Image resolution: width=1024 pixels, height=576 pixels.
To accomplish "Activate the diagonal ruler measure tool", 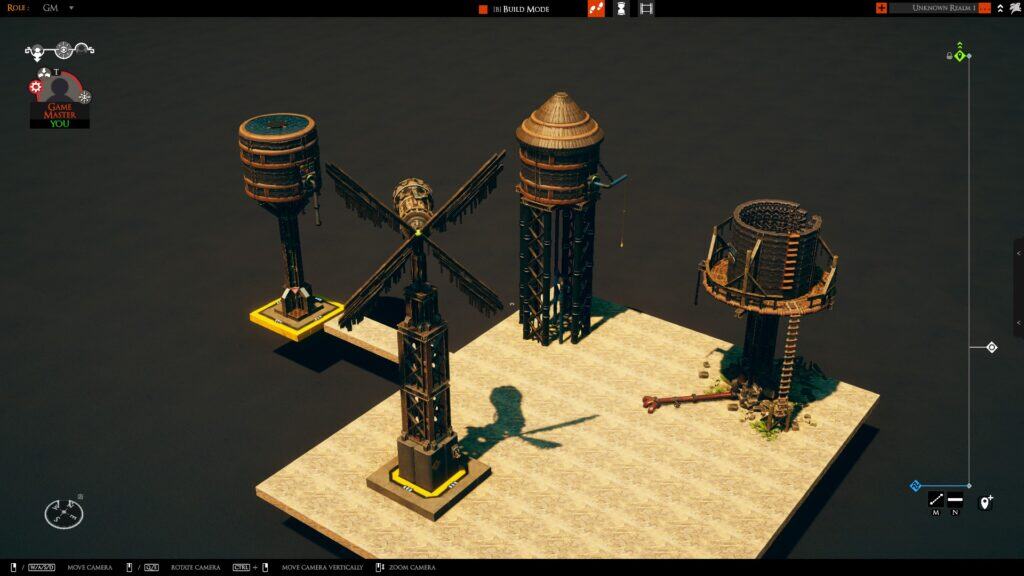I will point(936,500).
